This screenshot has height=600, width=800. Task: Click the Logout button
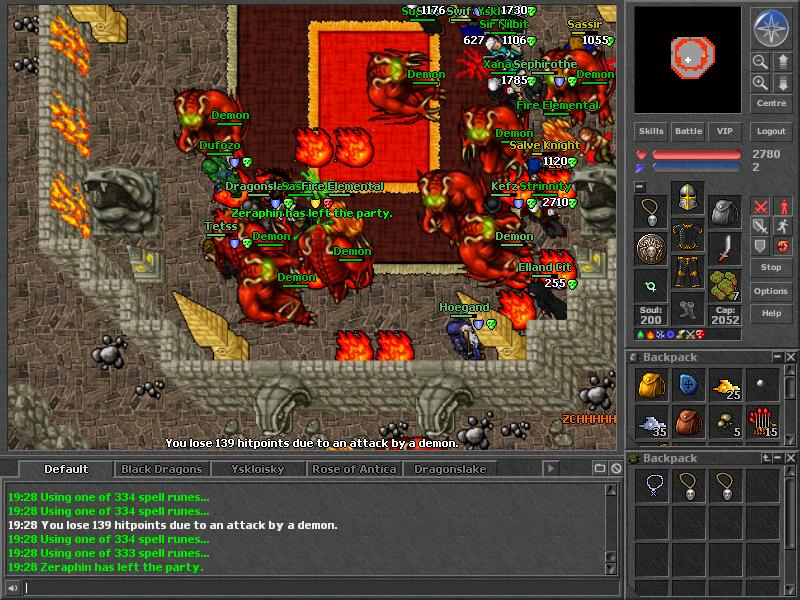coord(771,131)
